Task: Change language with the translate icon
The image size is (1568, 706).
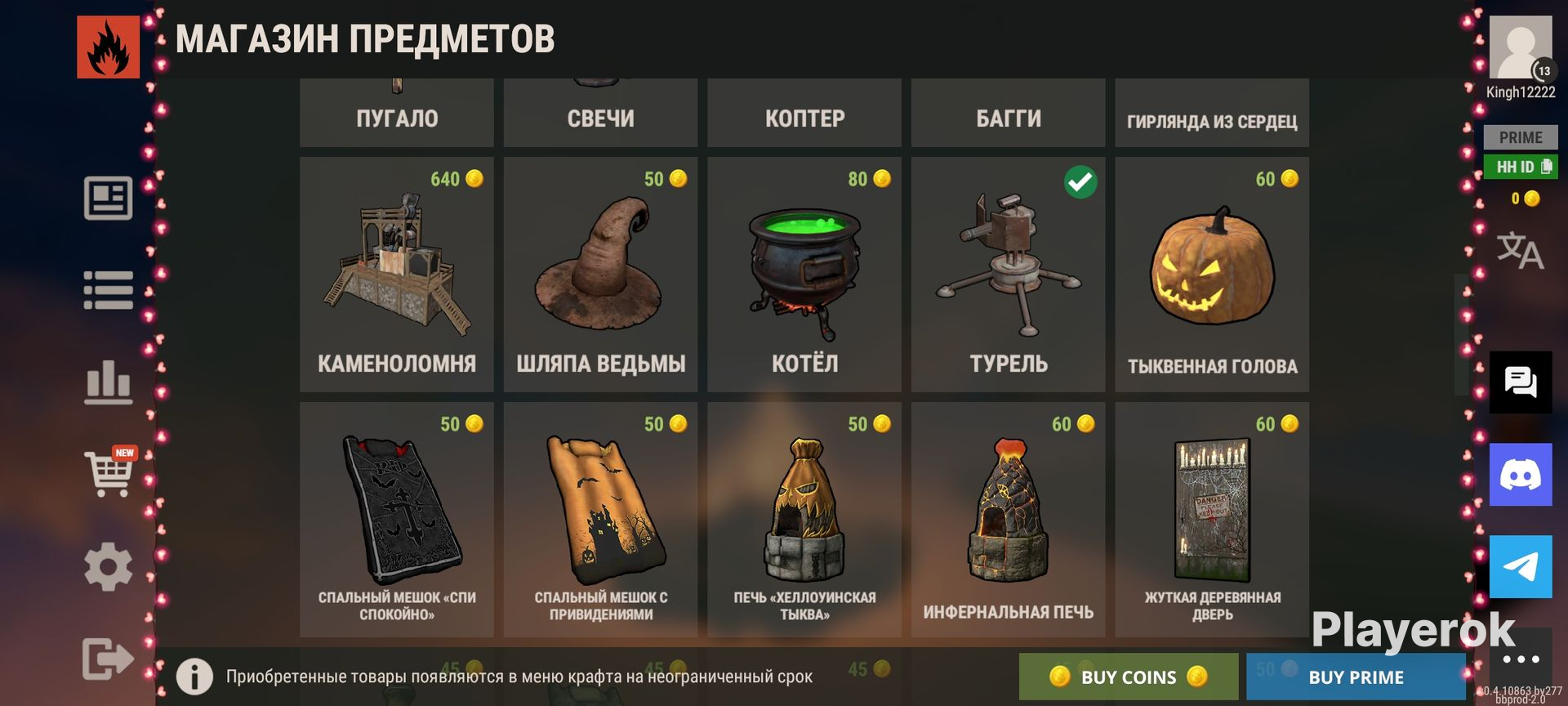Action: pos(1520,250)
